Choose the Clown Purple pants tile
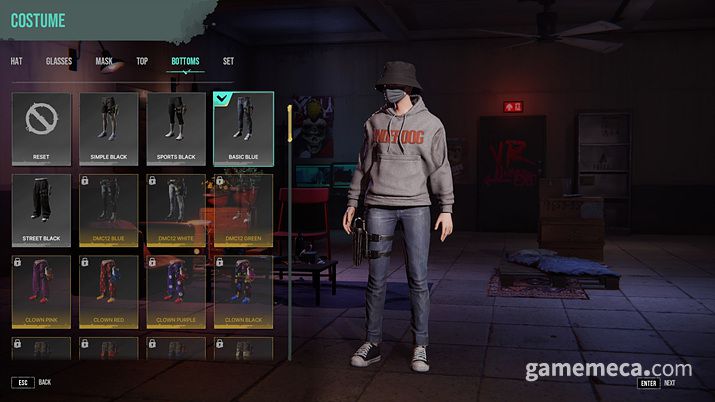Viewport: 715px width, 402px height. point(176,291)
